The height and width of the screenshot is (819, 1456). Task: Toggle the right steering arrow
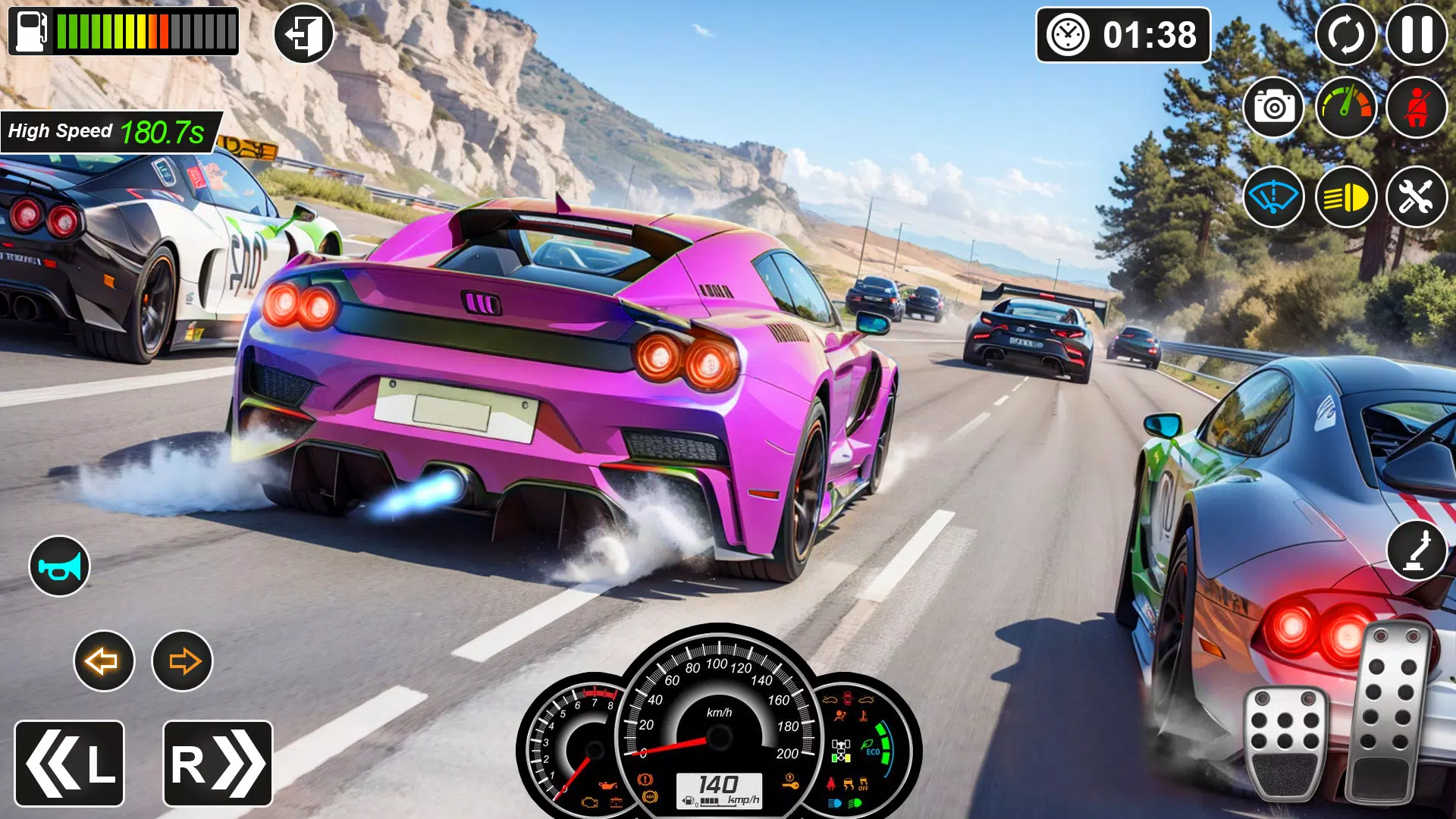(181, 661)
